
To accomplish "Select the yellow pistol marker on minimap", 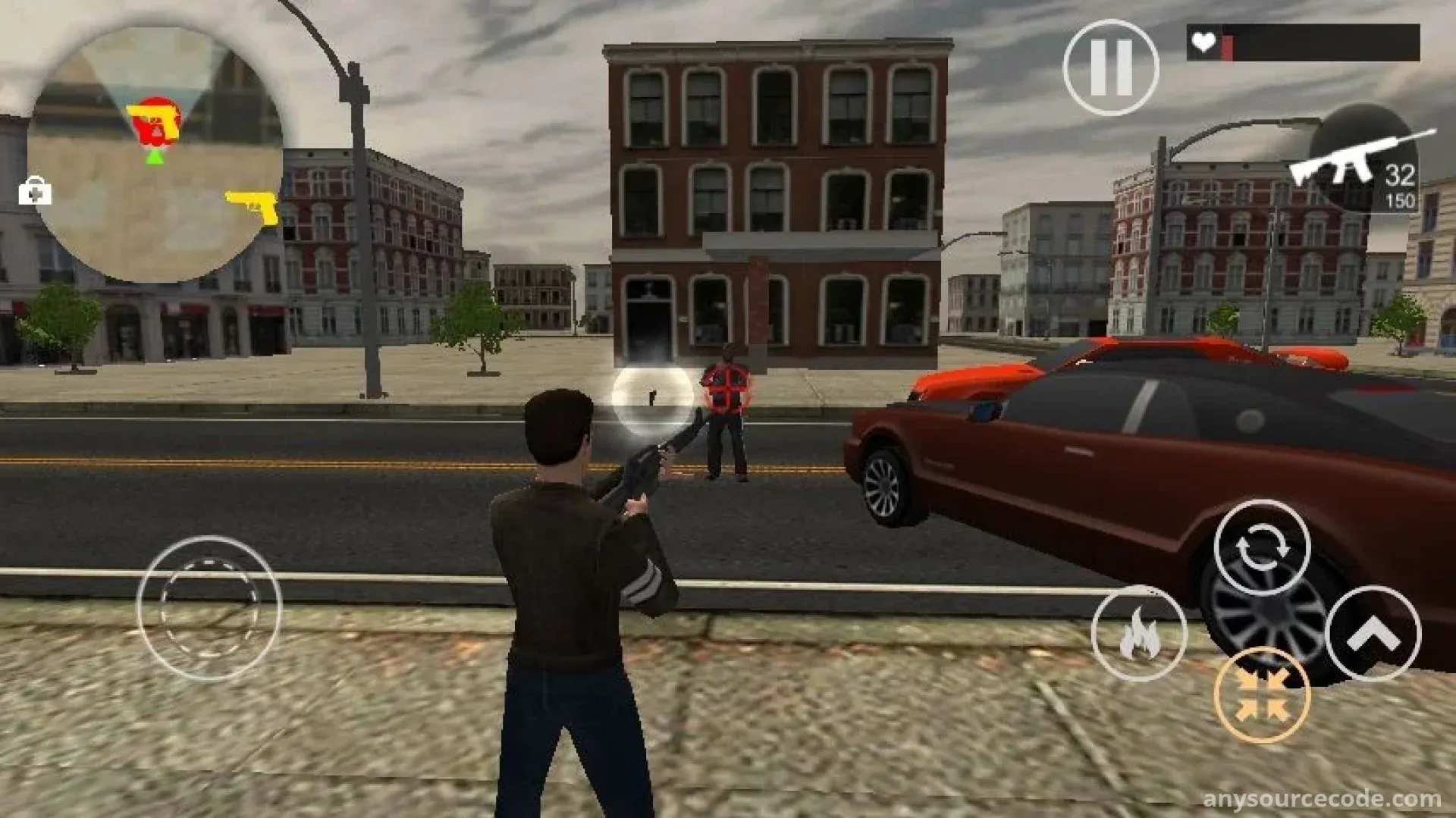I will pyautogui.click(x=253, y=205).
